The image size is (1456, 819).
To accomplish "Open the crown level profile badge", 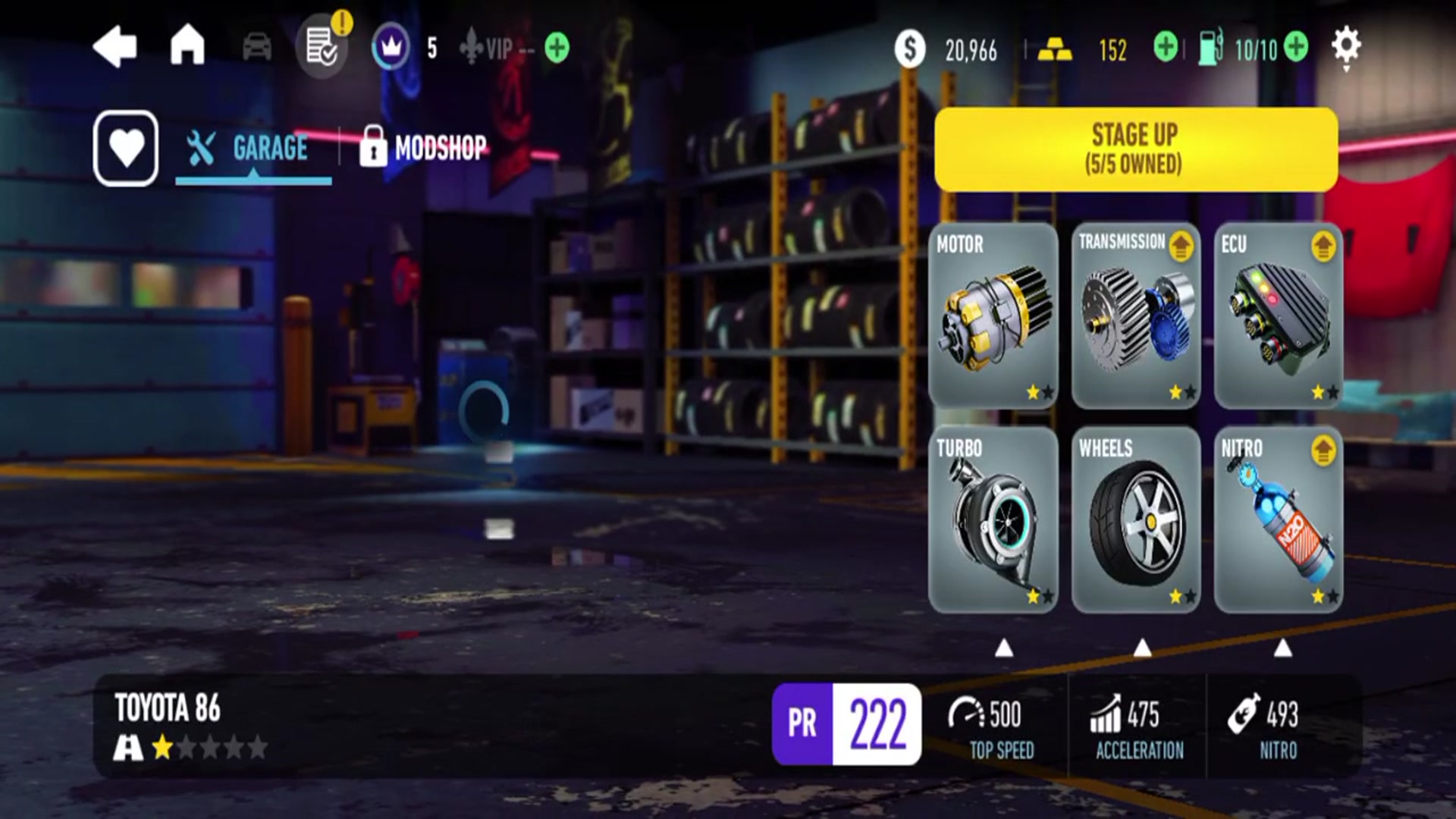I will 391,48.
